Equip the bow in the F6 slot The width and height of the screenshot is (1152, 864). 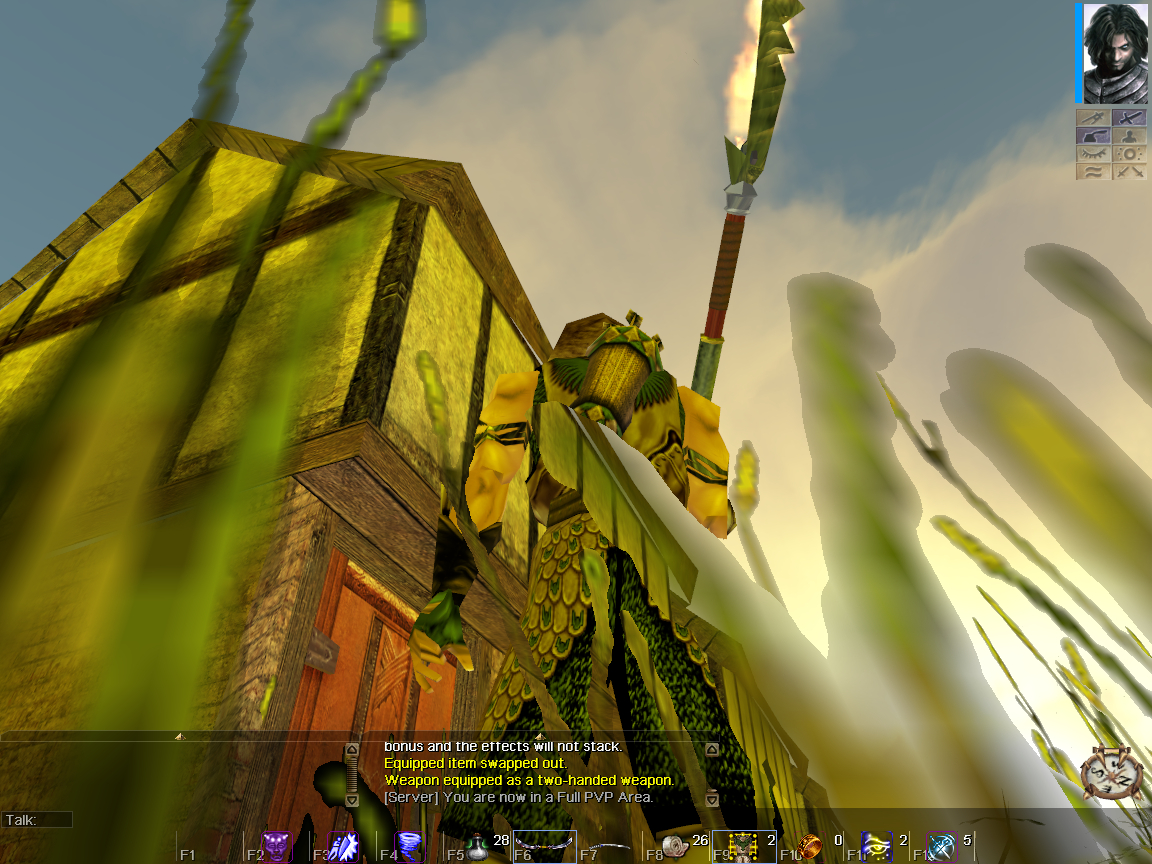(545, 846)
